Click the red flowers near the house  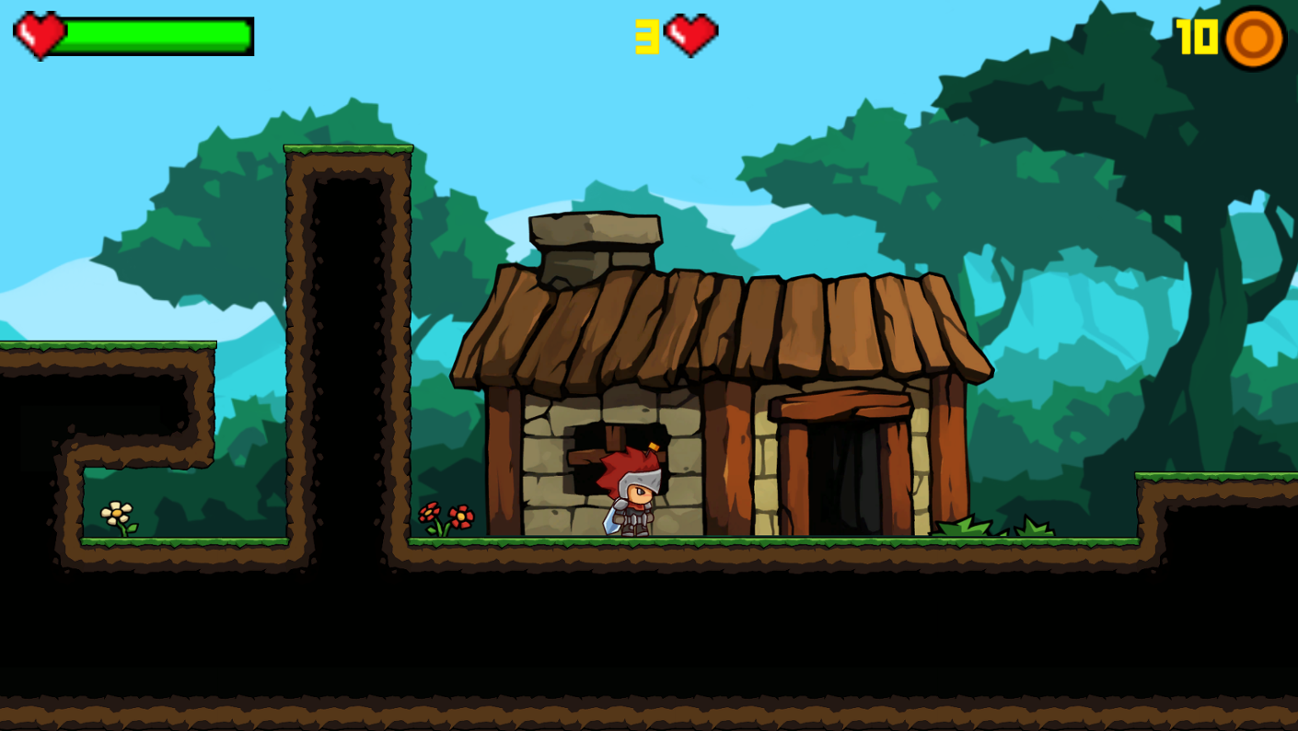click(x=449, y=515)
